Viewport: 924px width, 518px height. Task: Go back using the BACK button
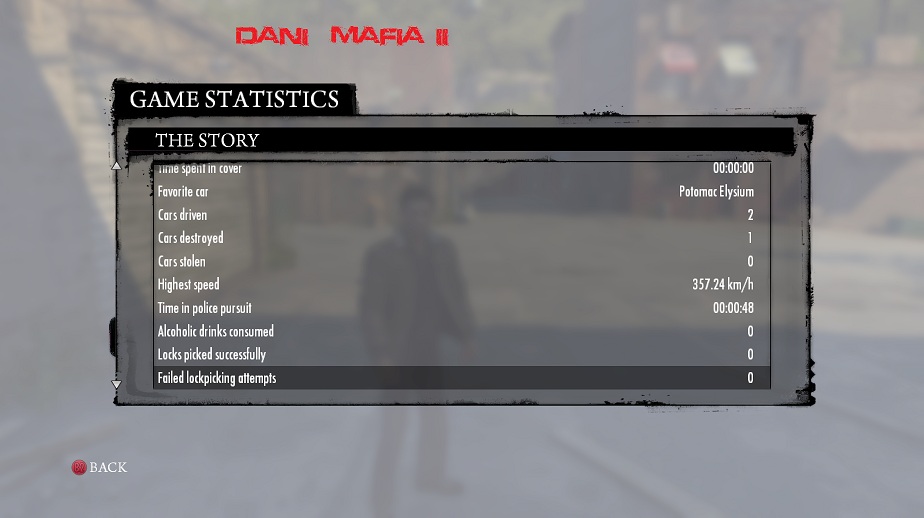point(99,467)
